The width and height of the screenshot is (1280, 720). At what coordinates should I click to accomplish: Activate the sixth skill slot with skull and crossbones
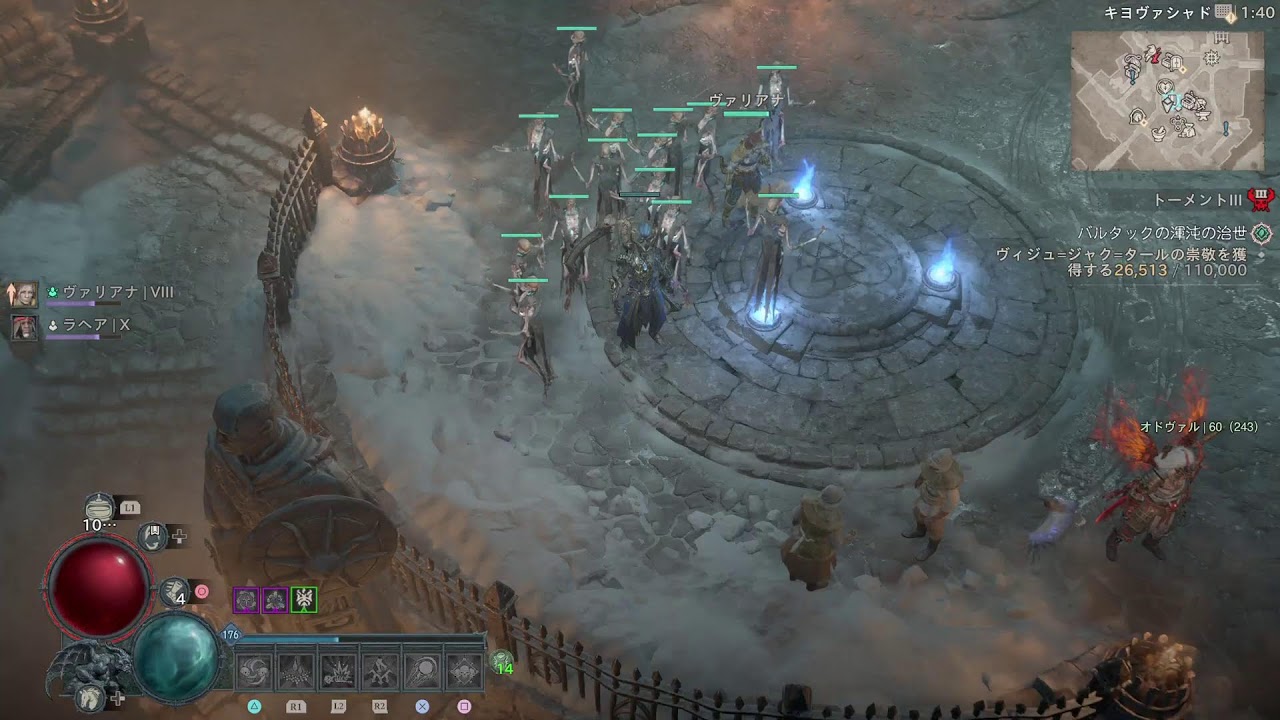[464, 671]
